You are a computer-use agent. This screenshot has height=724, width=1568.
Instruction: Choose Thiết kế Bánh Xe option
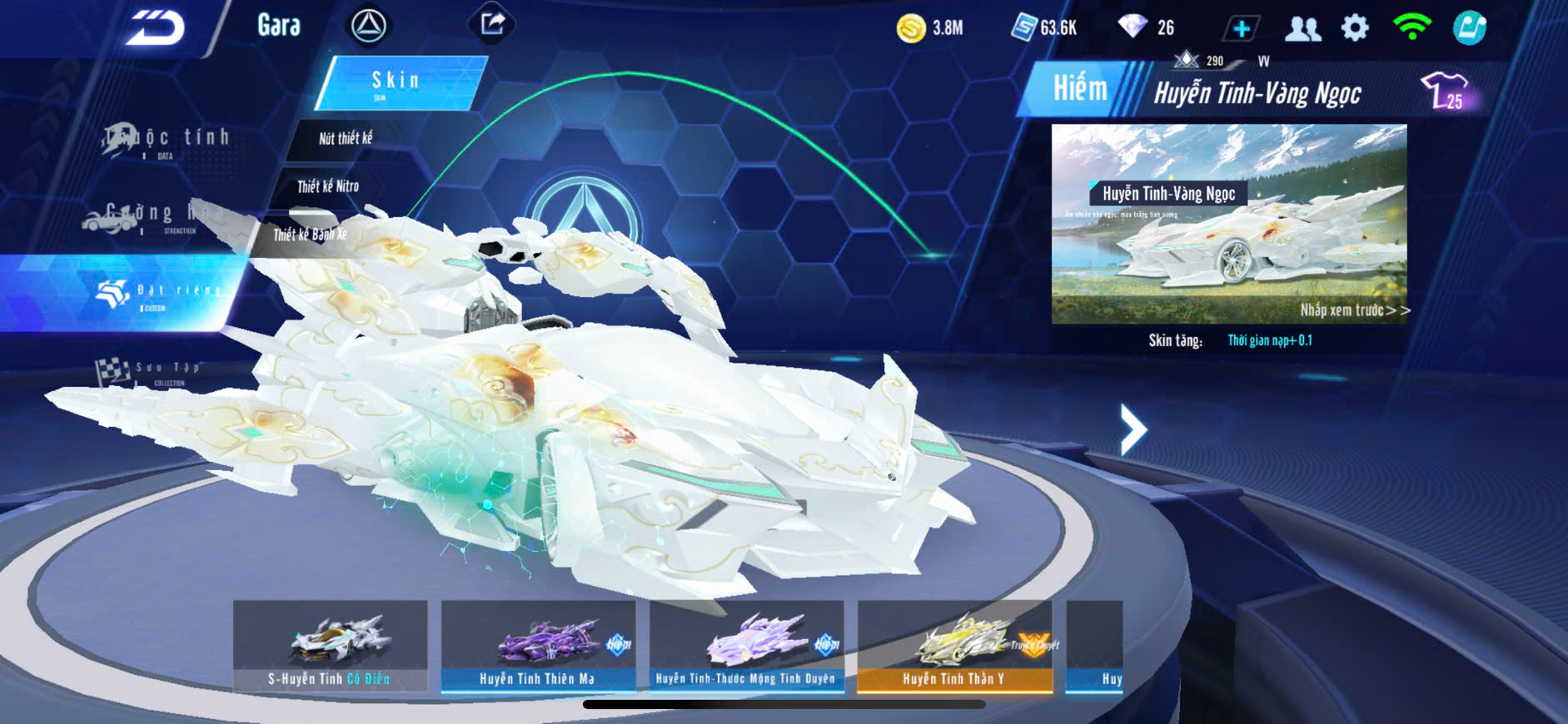310,235
